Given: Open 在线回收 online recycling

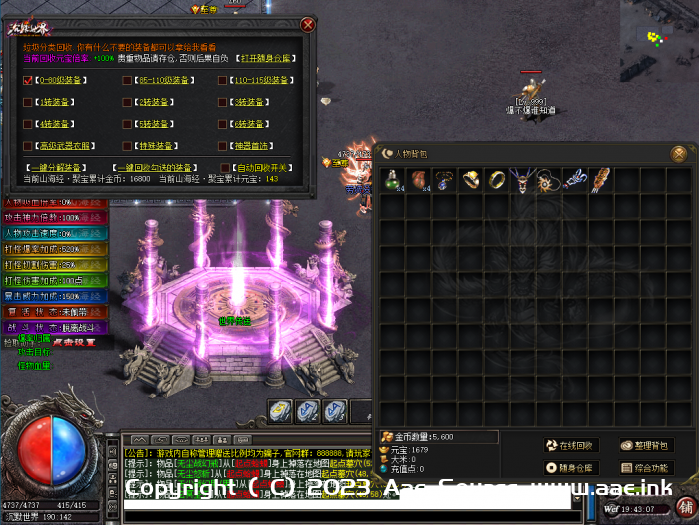Looking at the screenshot, I should pyautogui.click(x=570, y=445).
